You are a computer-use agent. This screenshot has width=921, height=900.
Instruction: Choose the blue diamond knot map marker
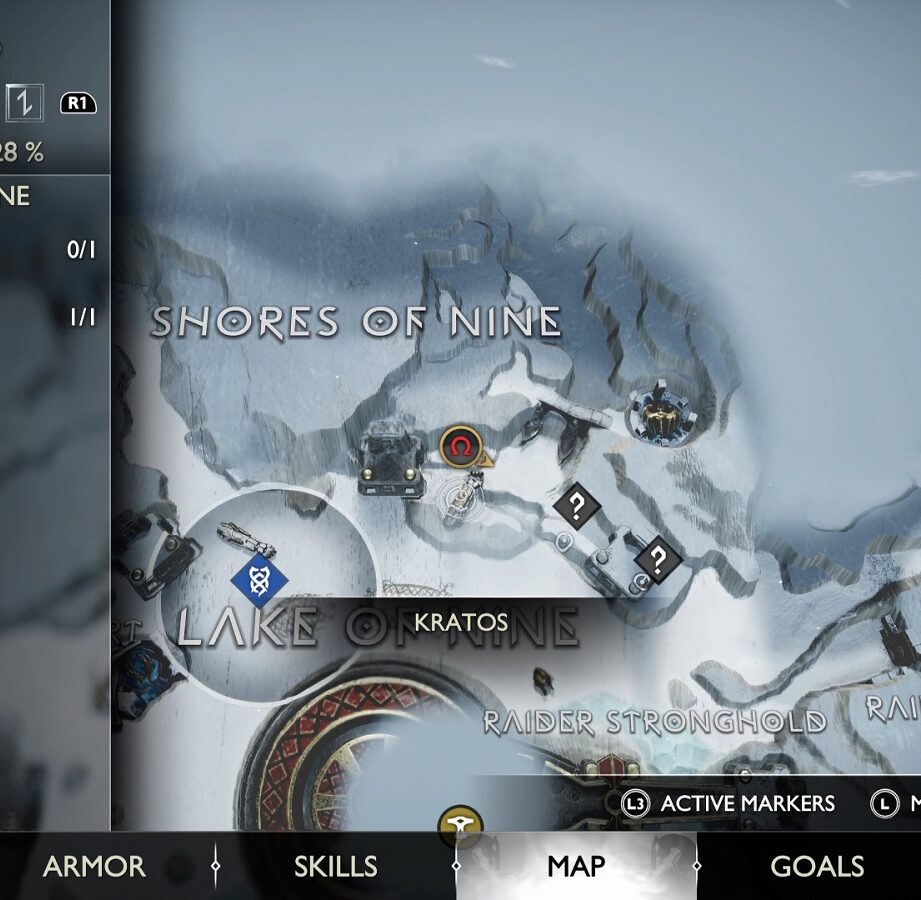tap(260, 579)
